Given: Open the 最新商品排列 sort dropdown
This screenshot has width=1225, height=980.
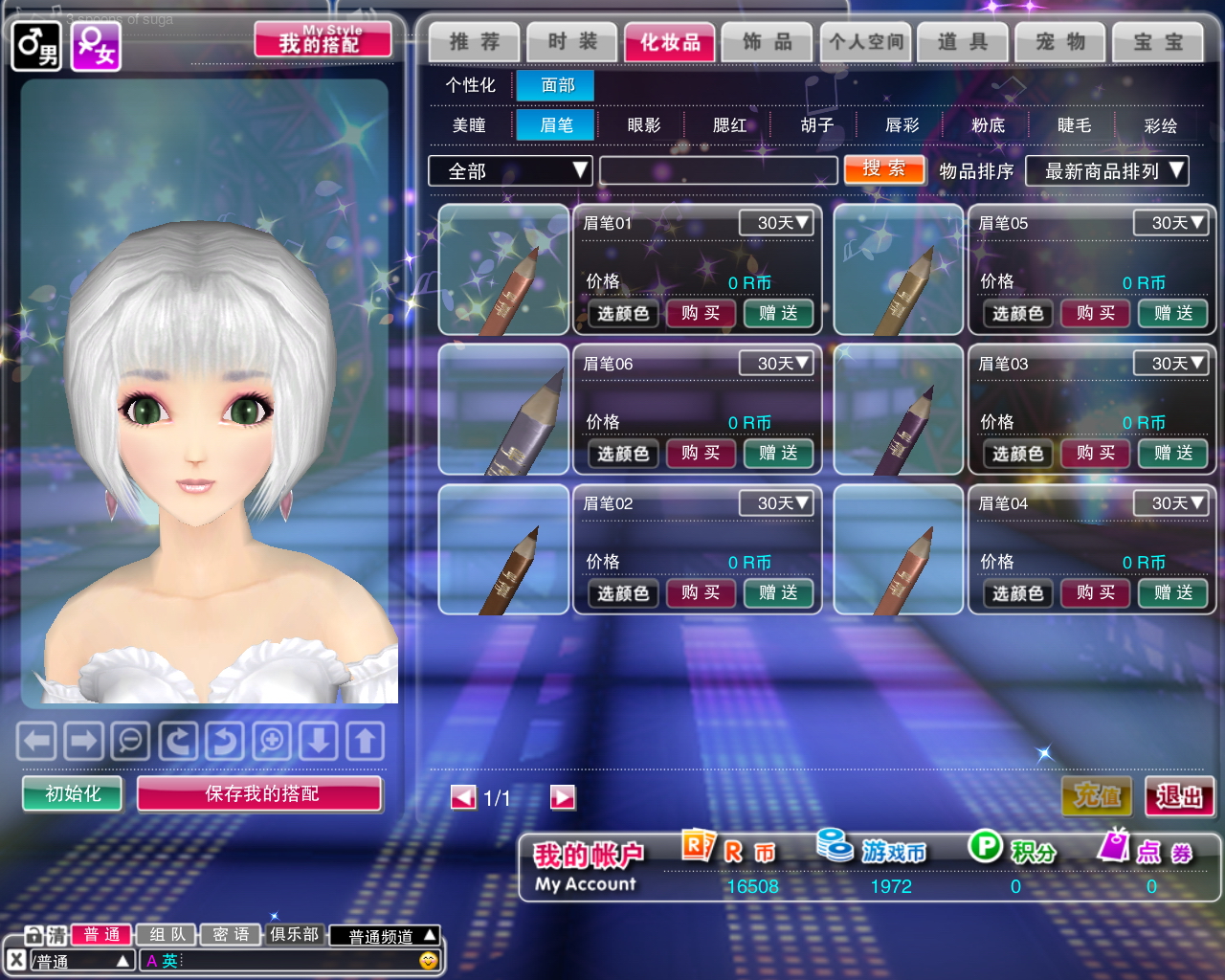Looking at the screenshot, I should click(x=1106, y=171).
